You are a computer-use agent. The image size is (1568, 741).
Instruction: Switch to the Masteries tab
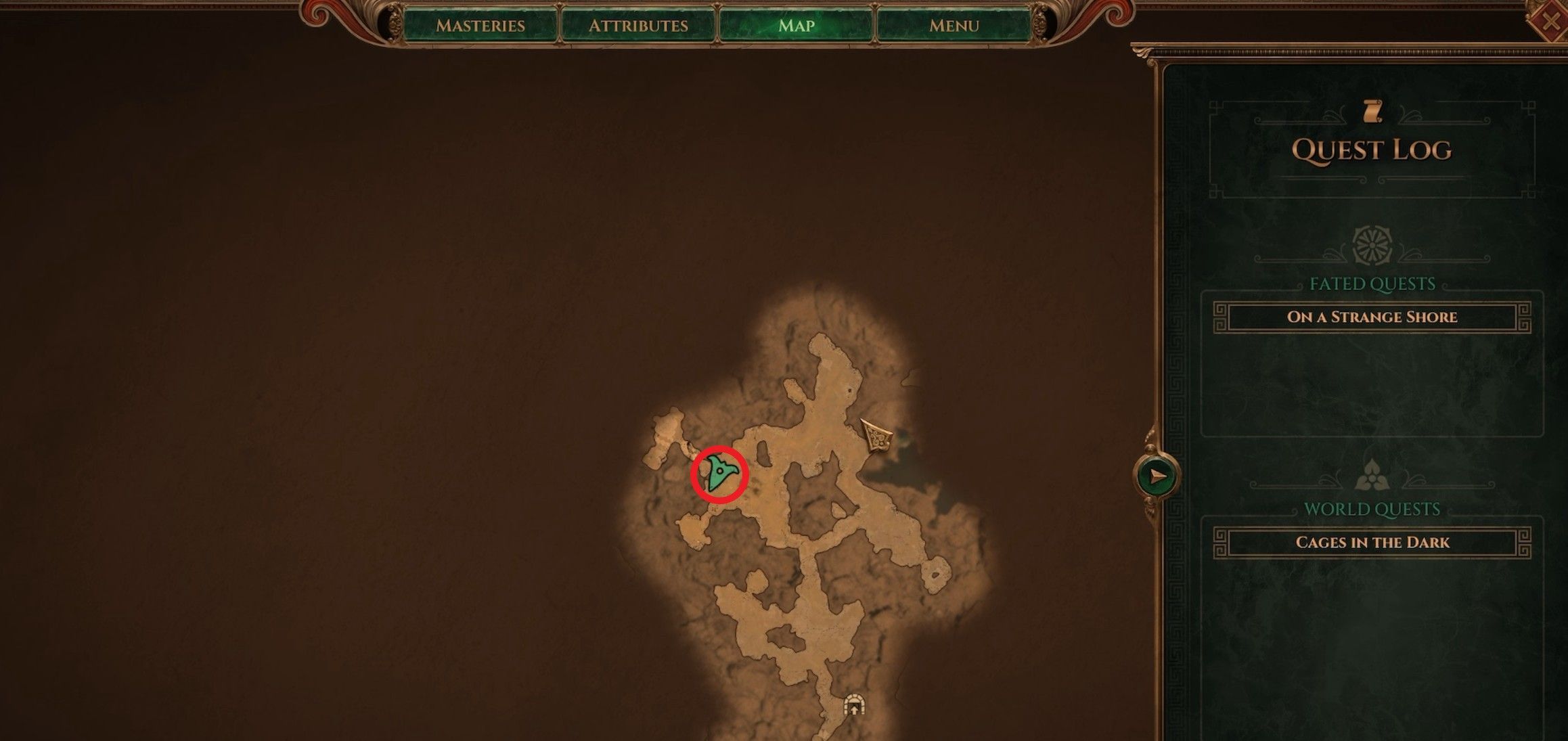click(x=480, y=26)
